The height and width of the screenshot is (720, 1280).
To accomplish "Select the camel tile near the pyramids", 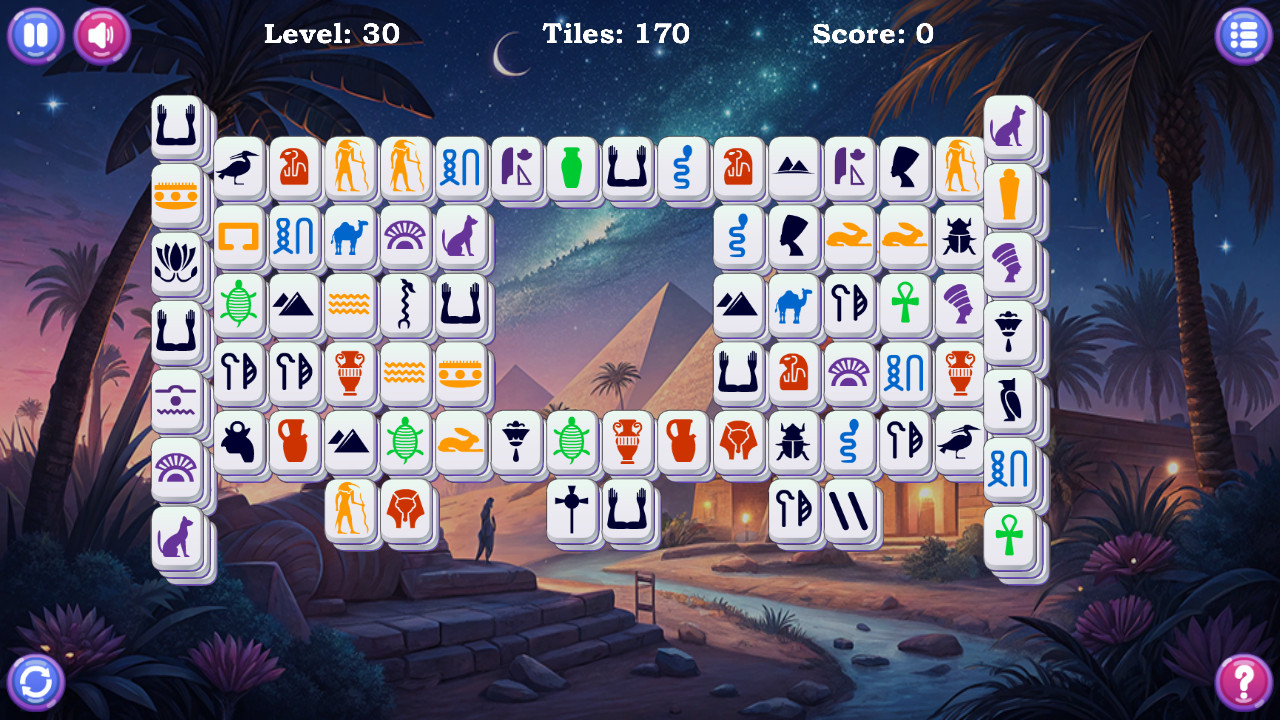I will [x=793, y=307].
